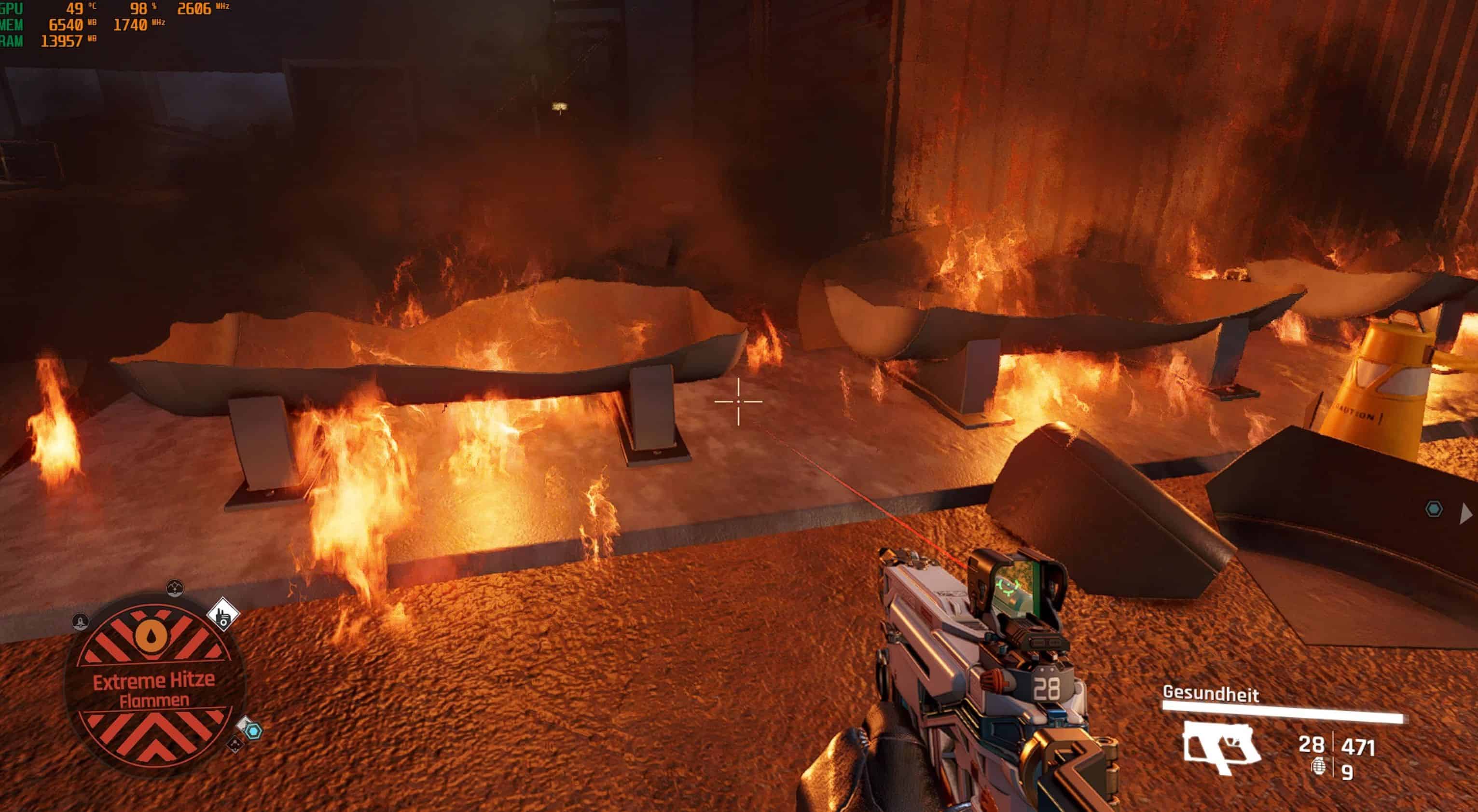The image size is (1478, 812).
Task: Click the hexagon waypoint indicator with arrow
Action: tap(1434, 509)
